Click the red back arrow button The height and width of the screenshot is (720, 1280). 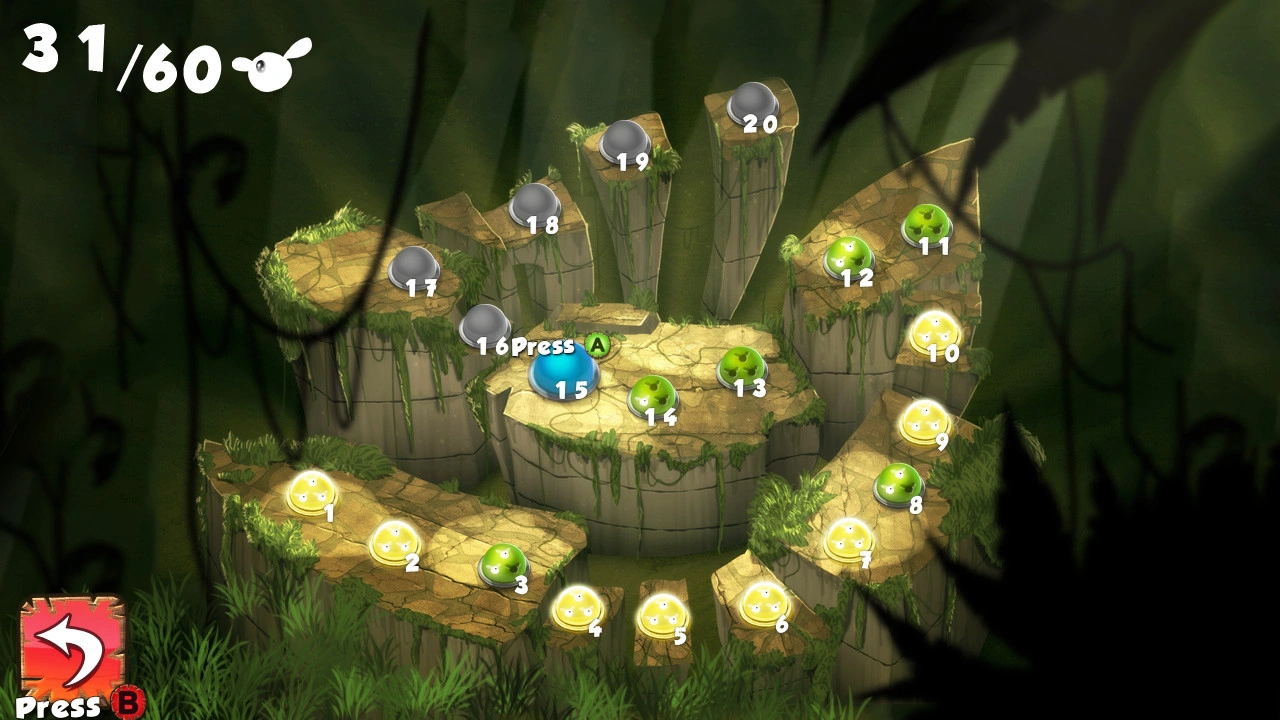coord(72,646)
